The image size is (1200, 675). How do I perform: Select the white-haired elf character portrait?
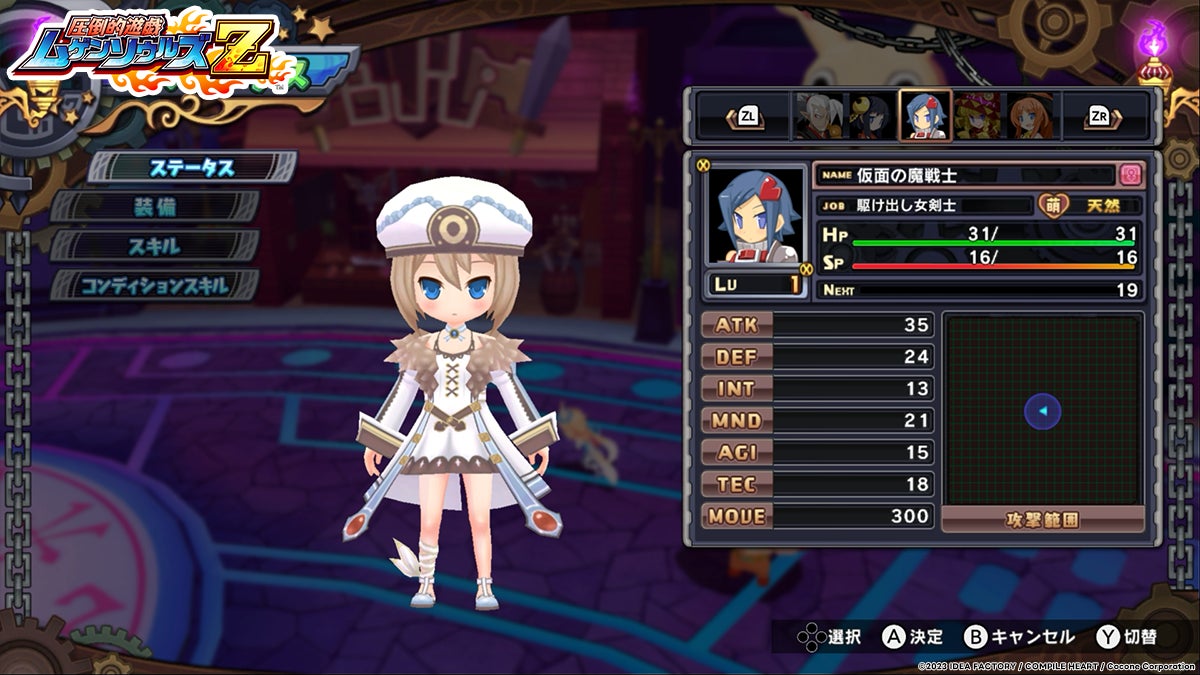(815, 117)
